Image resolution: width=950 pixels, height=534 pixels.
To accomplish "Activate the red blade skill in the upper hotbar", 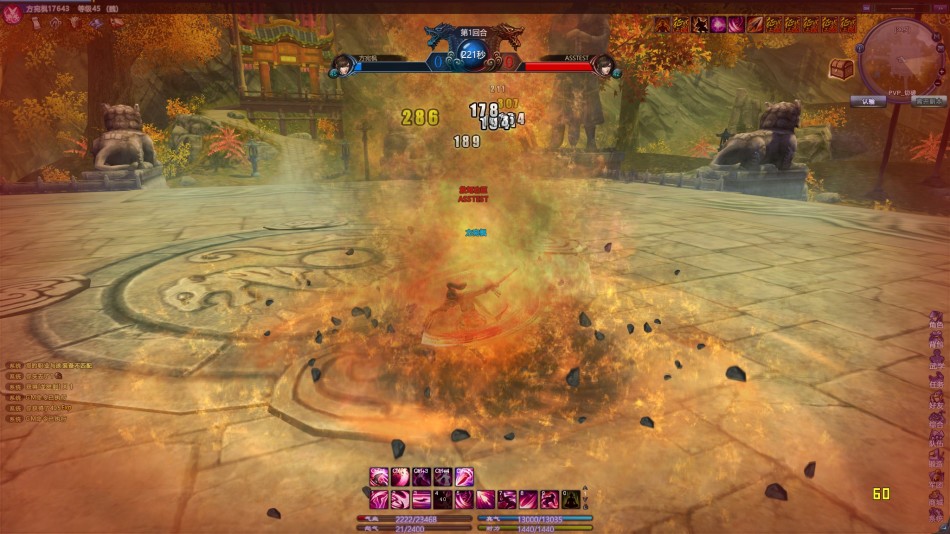I will (464, 477).
